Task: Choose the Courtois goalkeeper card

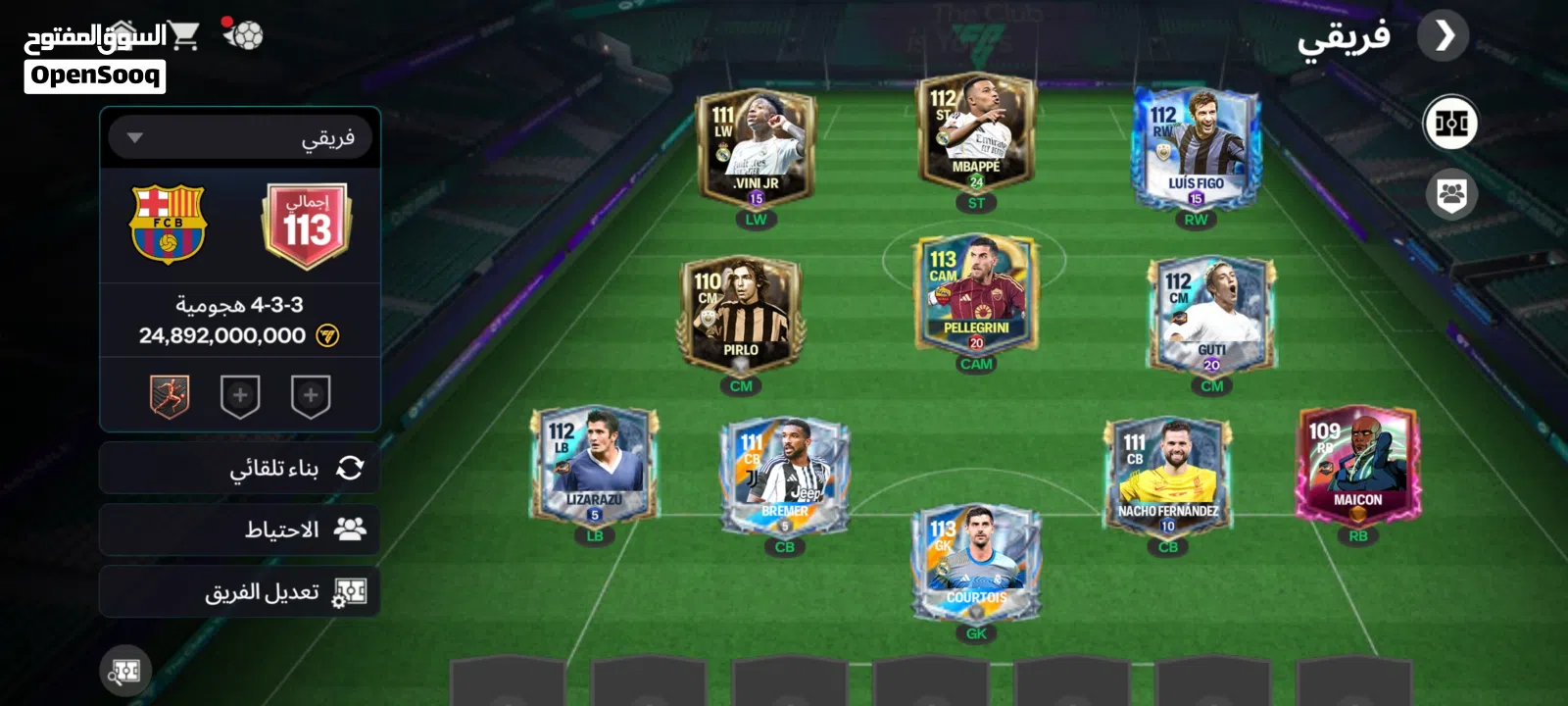Action: [976, 564]
